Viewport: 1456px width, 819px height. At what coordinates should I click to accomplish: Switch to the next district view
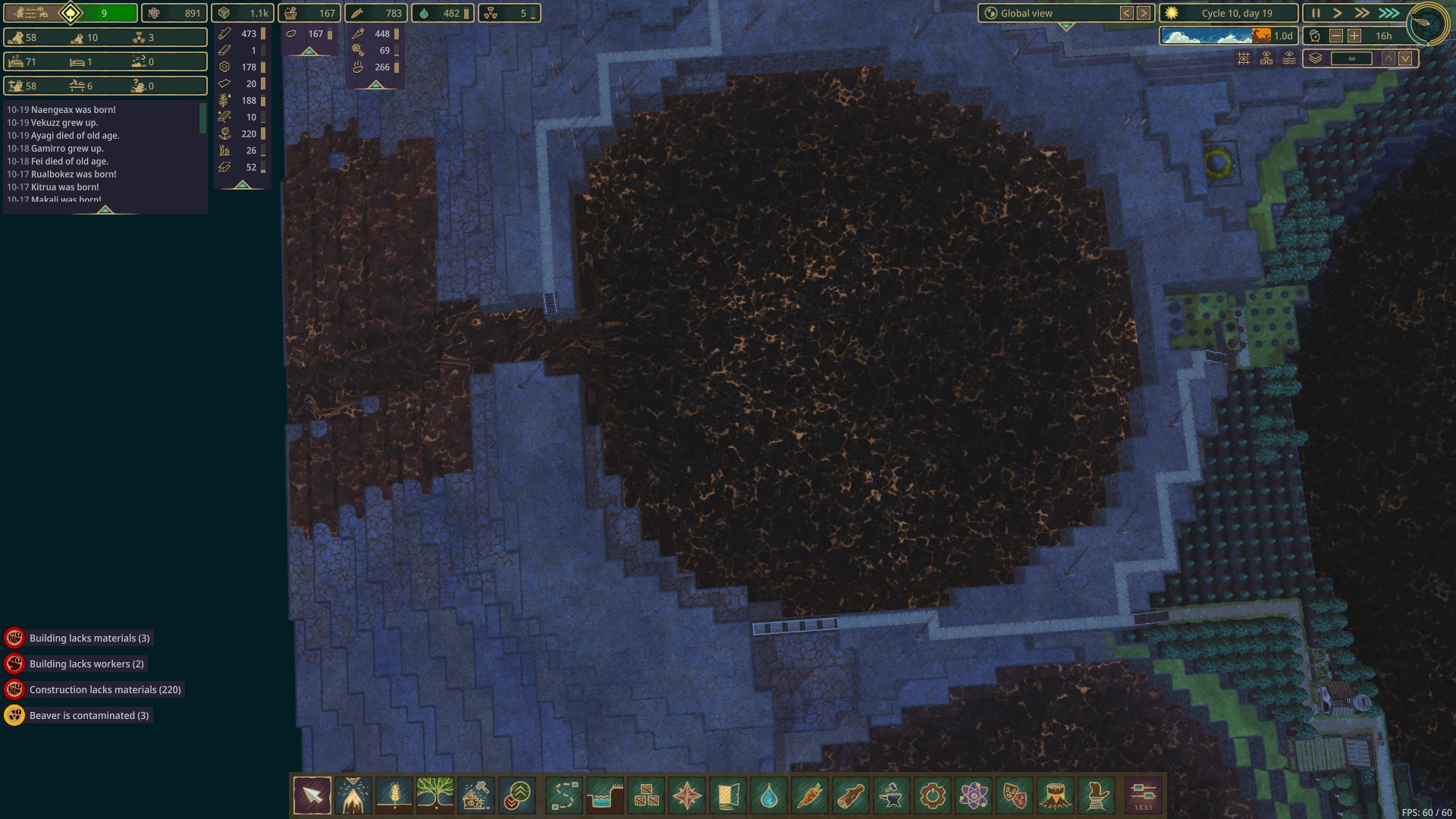1144,13
